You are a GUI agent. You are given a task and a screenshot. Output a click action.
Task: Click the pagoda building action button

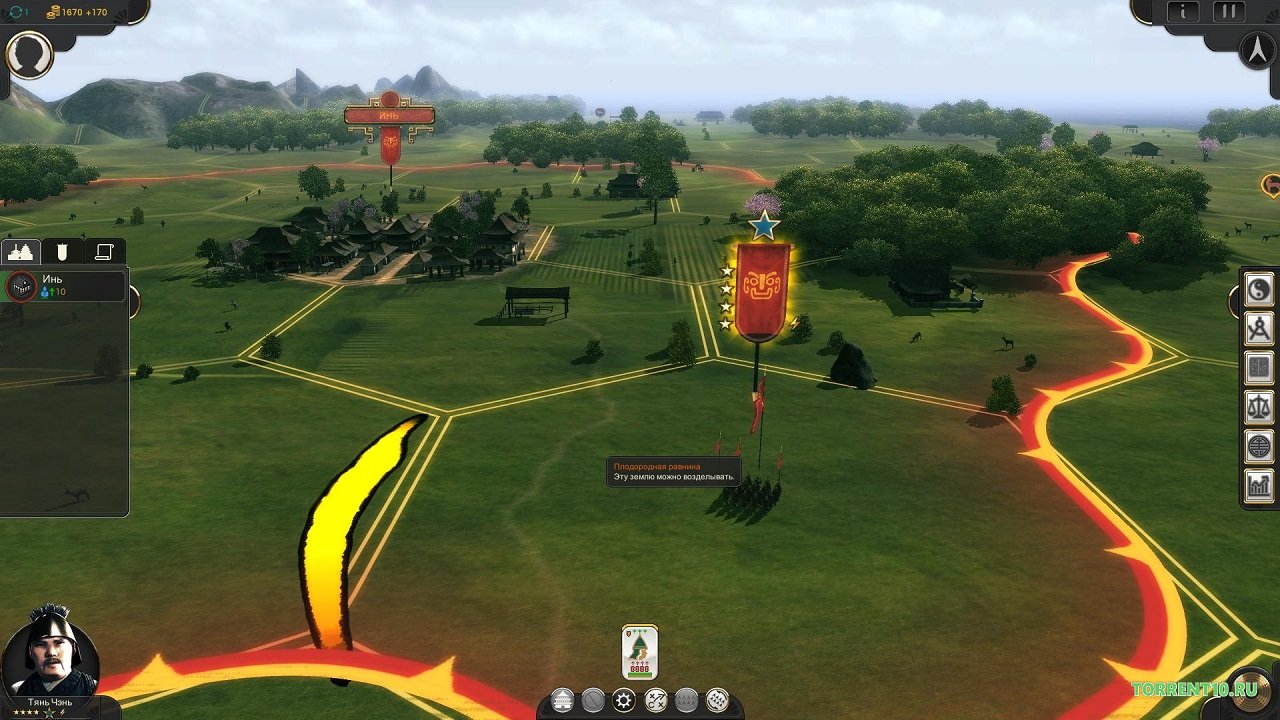click(563, 700)
